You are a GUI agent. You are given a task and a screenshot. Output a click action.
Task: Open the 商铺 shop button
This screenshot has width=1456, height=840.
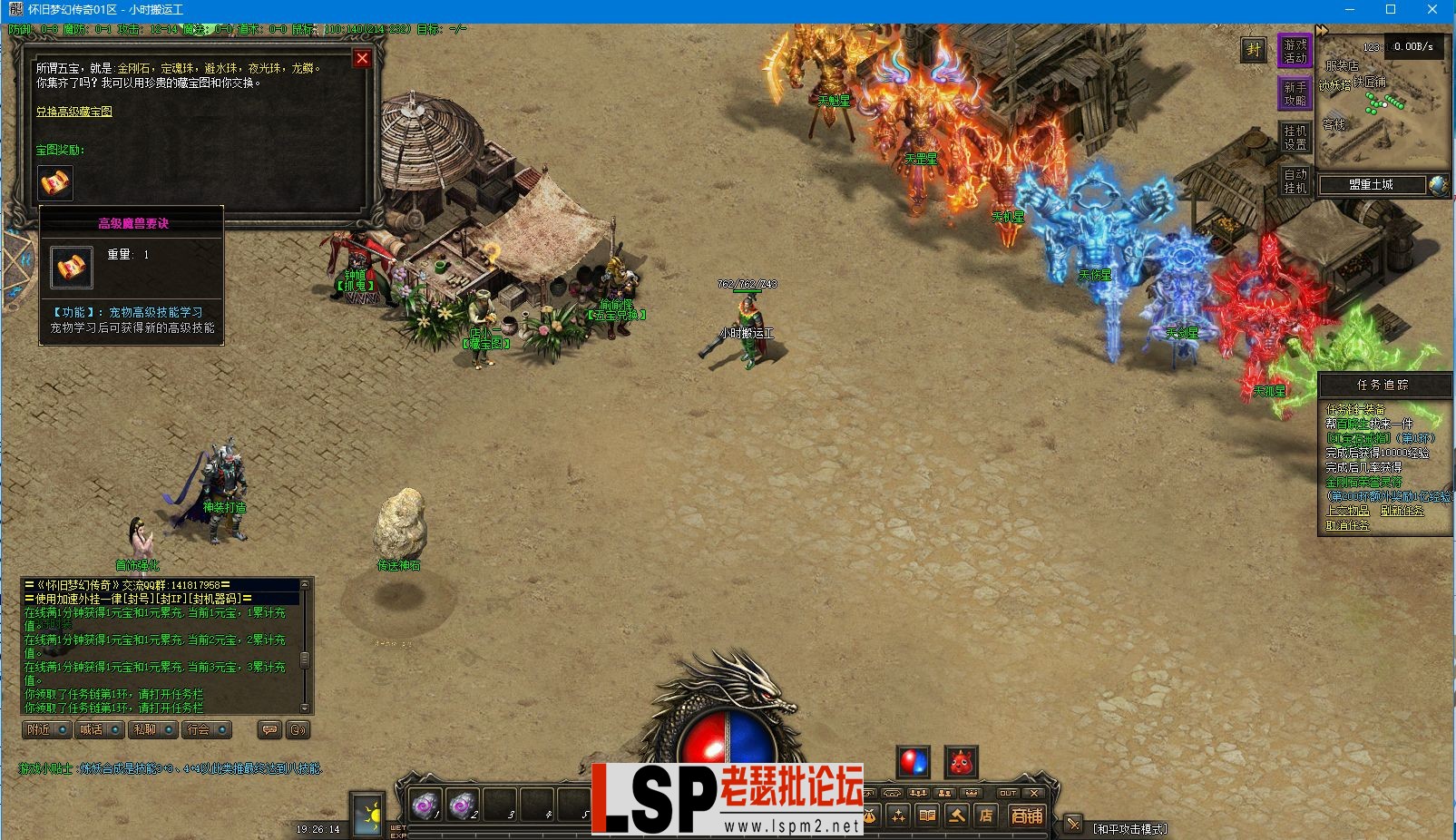[x=1027, y=816]
